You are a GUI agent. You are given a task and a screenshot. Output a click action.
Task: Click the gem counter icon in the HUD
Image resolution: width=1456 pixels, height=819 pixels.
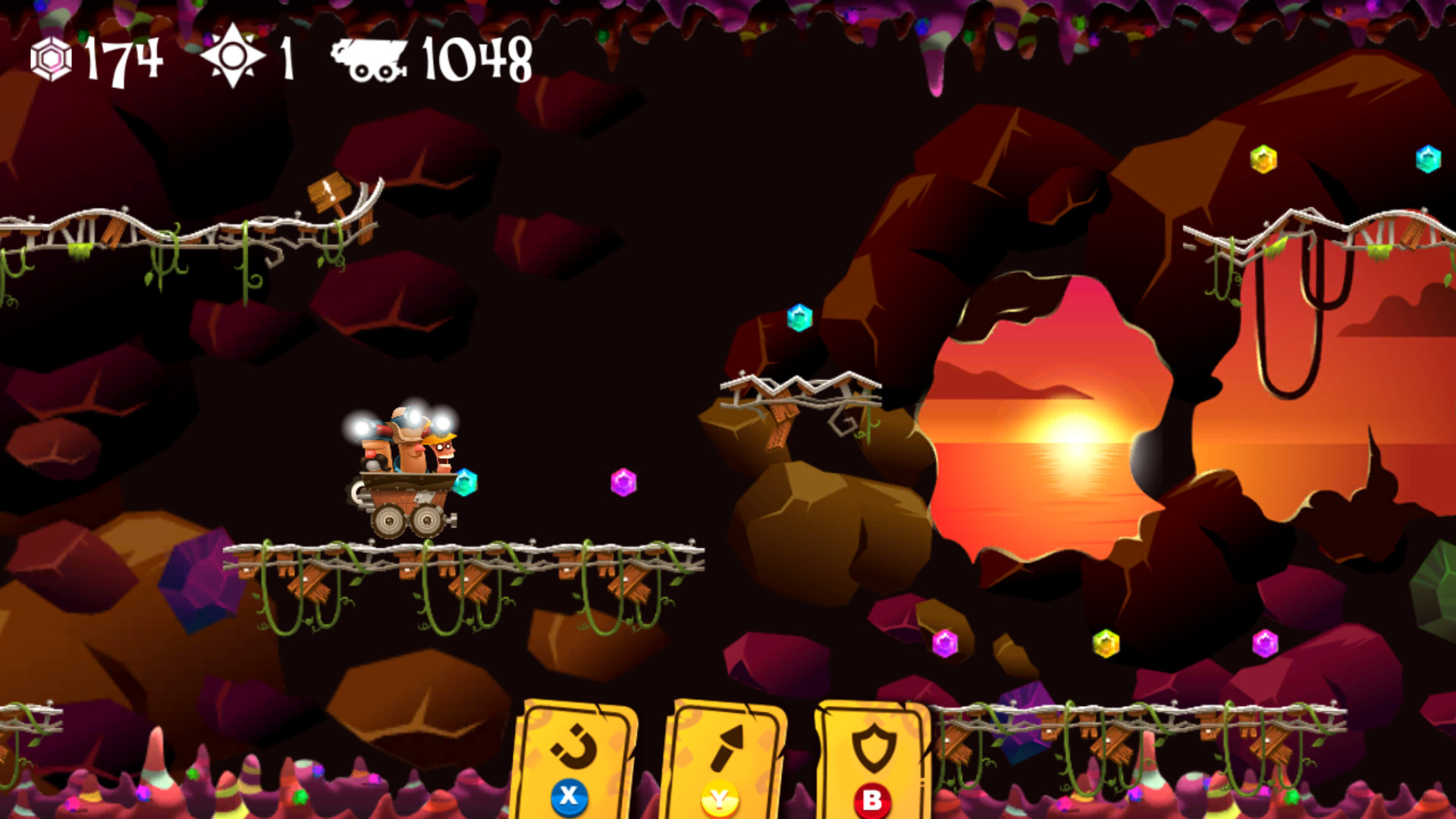[x=50, y=57]
